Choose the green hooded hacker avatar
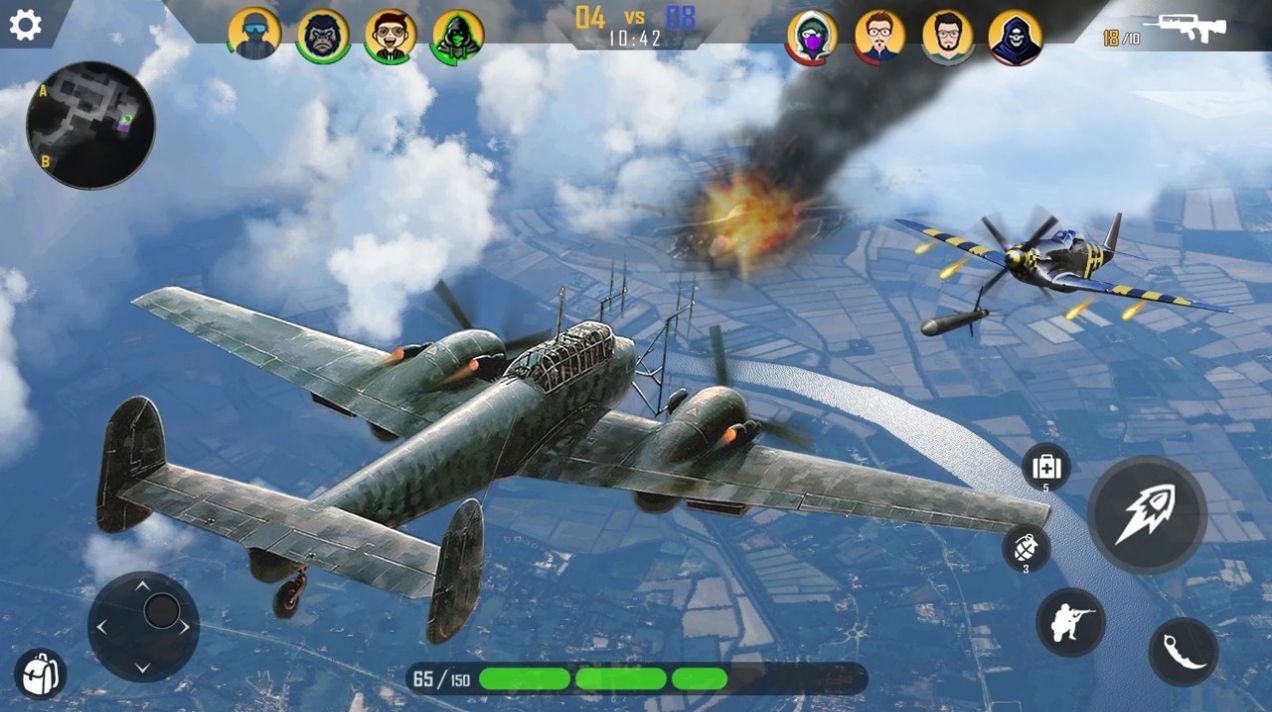Screen dimensions: 1272x712 coord(458,36)
